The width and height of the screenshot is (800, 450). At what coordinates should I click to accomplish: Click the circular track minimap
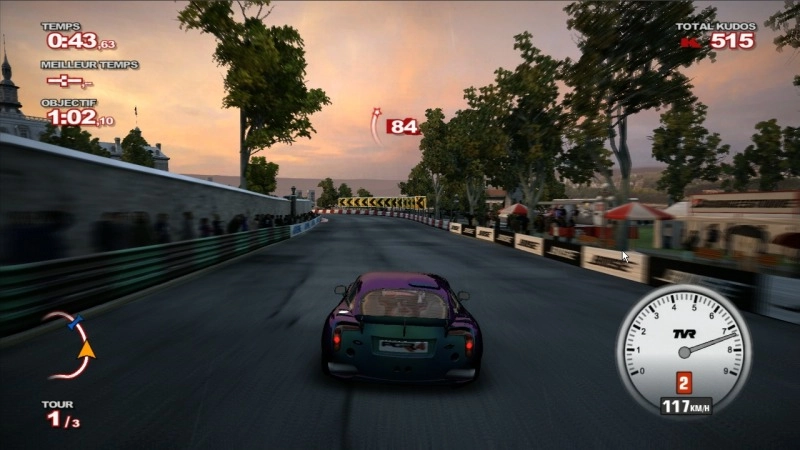click(68, 345)
